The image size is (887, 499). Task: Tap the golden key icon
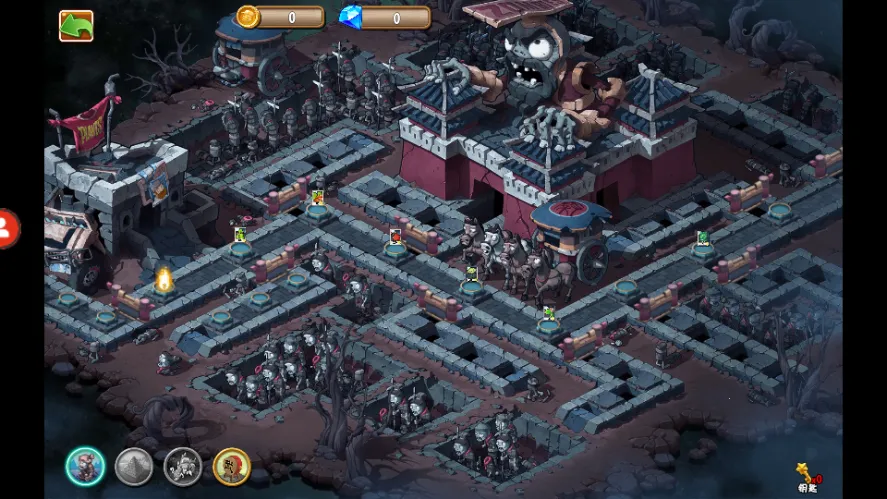click(805, 472)
